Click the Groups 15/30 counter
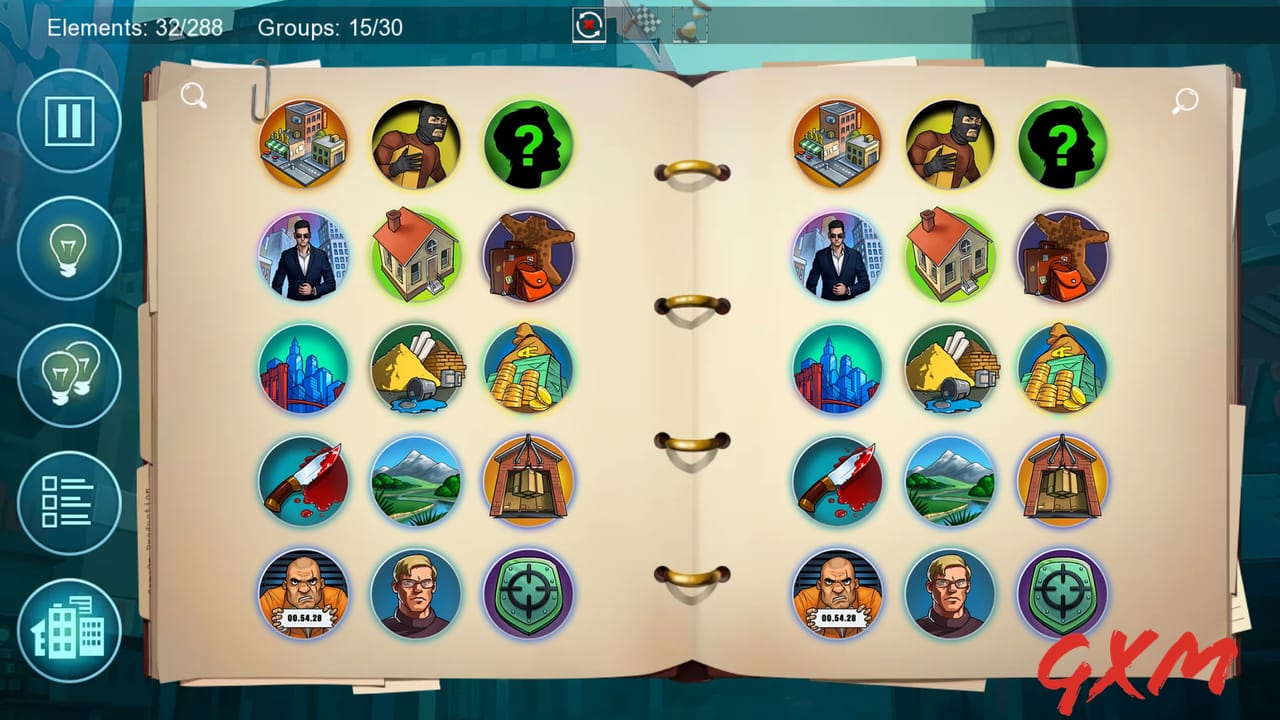Viewport: 1280px width, 720px height. pyautogui.click(x=330, y=28)
